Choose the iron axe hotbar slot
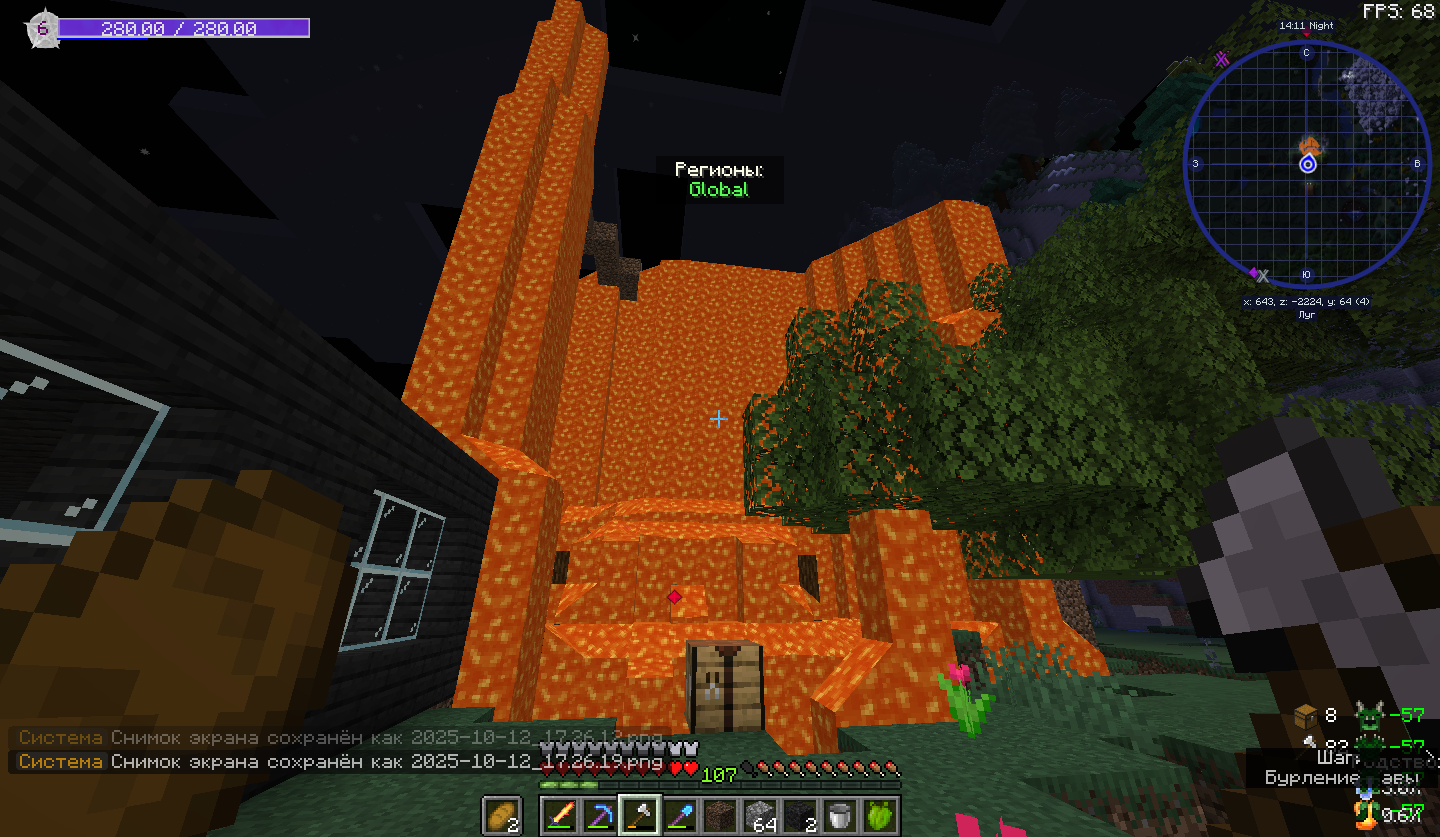Screen dimensions: 1440x837 click(639, 815)
